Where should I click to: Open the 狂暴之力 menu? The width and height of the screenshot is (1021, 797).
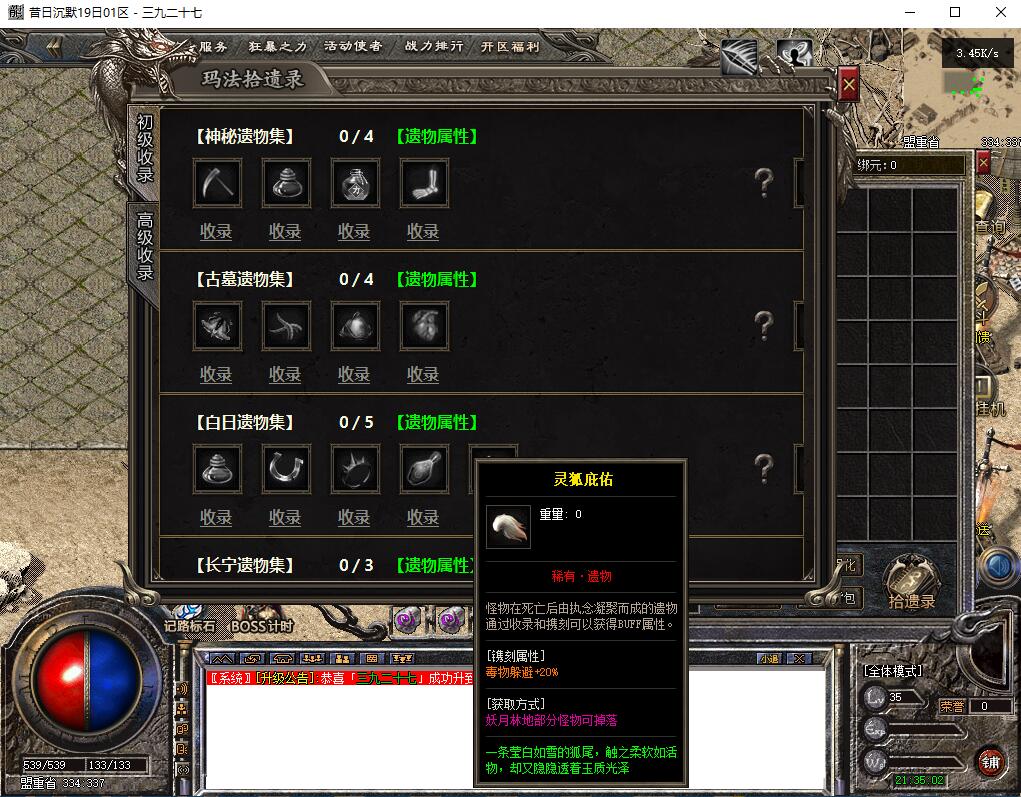click(x=277, y=46)
